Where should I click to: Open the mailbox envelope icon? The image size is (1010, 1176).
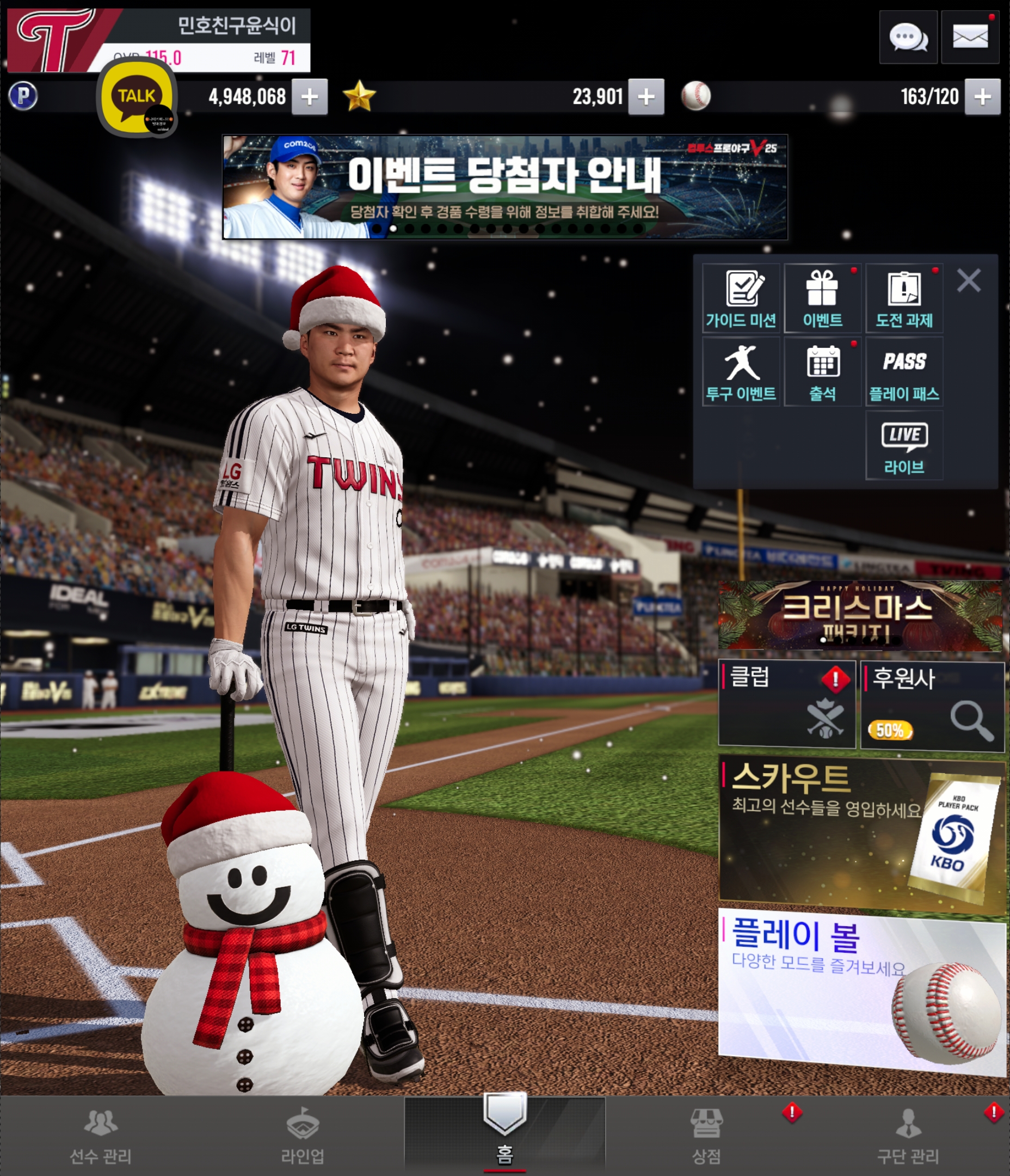coord(970,38)
